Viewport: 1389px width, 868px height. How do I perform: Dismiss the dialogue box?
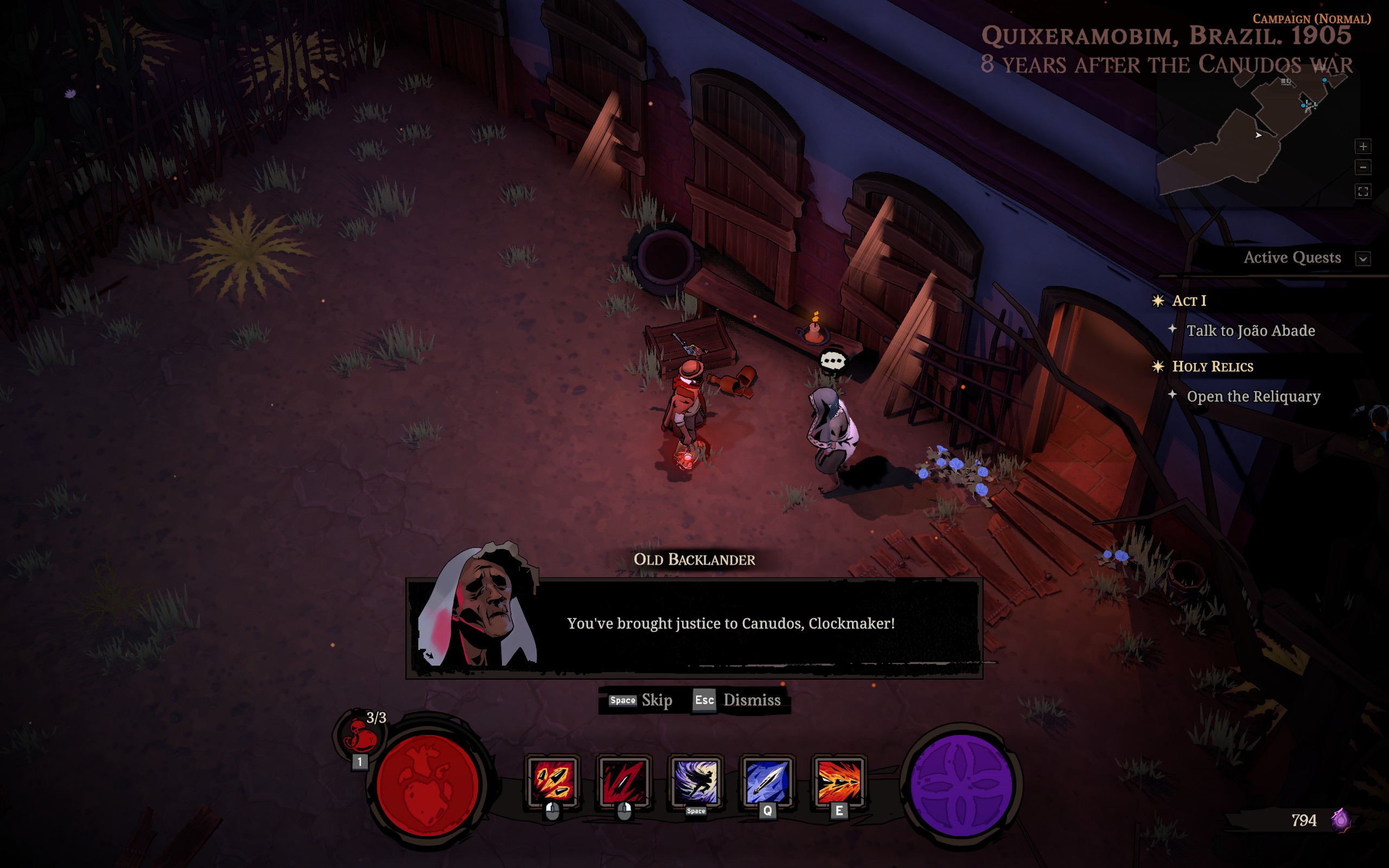[x=737, y=700]
